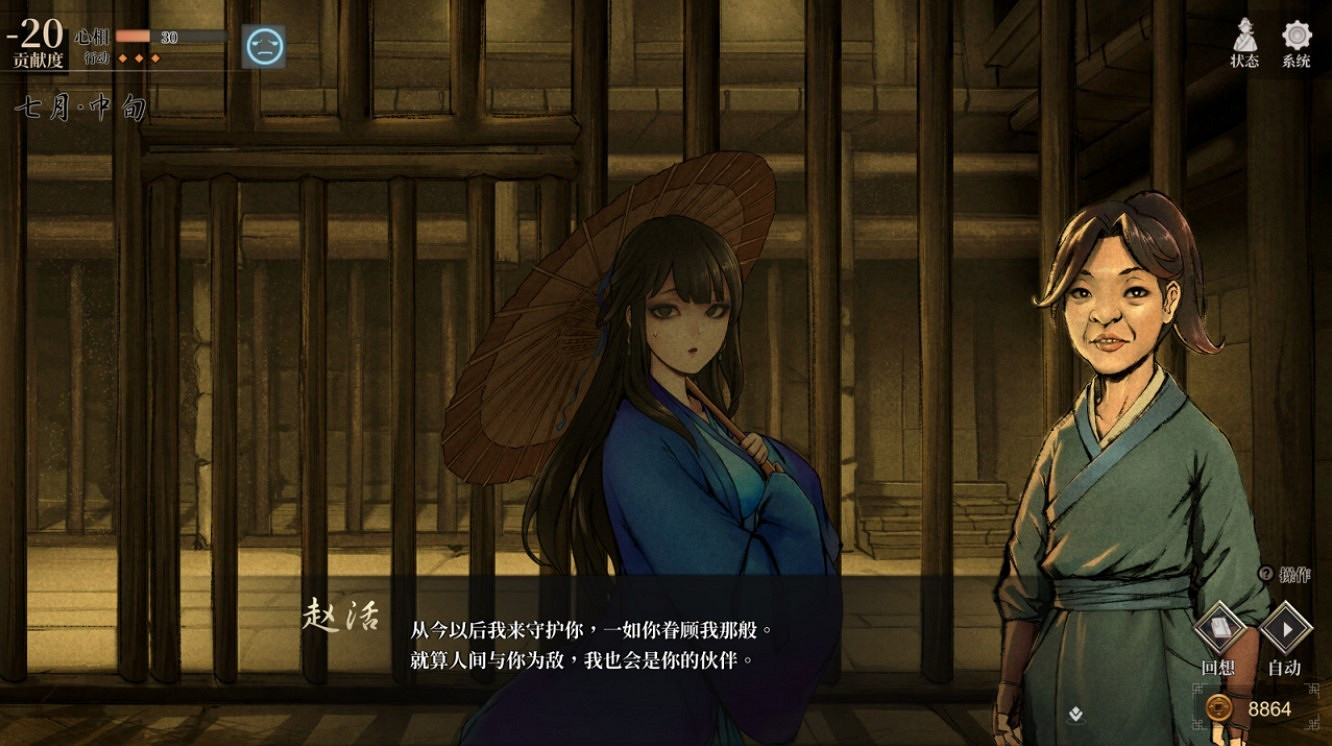Click the blue mood face icon
The image size is (1332, 746).
pyautogui.click(x=263, y=44)
